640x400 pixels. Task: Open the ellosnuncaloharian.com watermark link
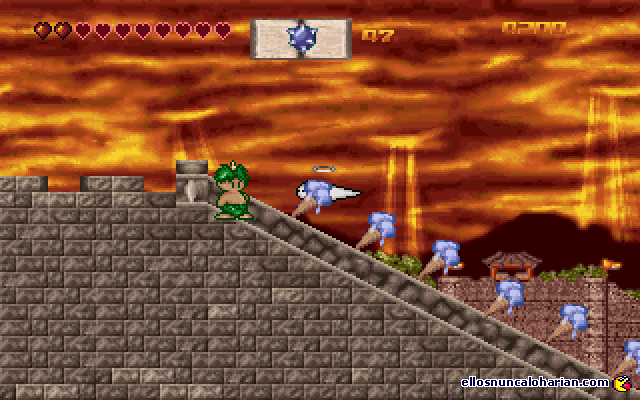point(536,382)
